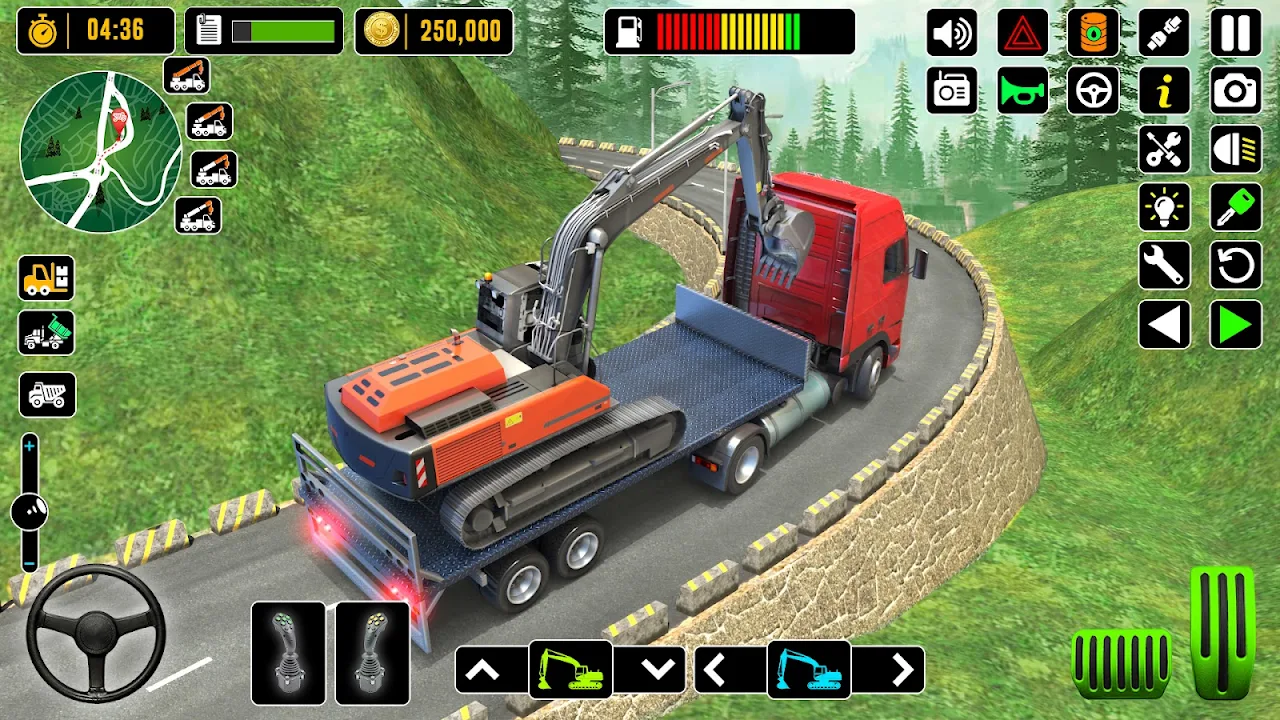Turn on the headlights
The height and width of the screenshot is (720, 1280).
tap(1236, 150)
